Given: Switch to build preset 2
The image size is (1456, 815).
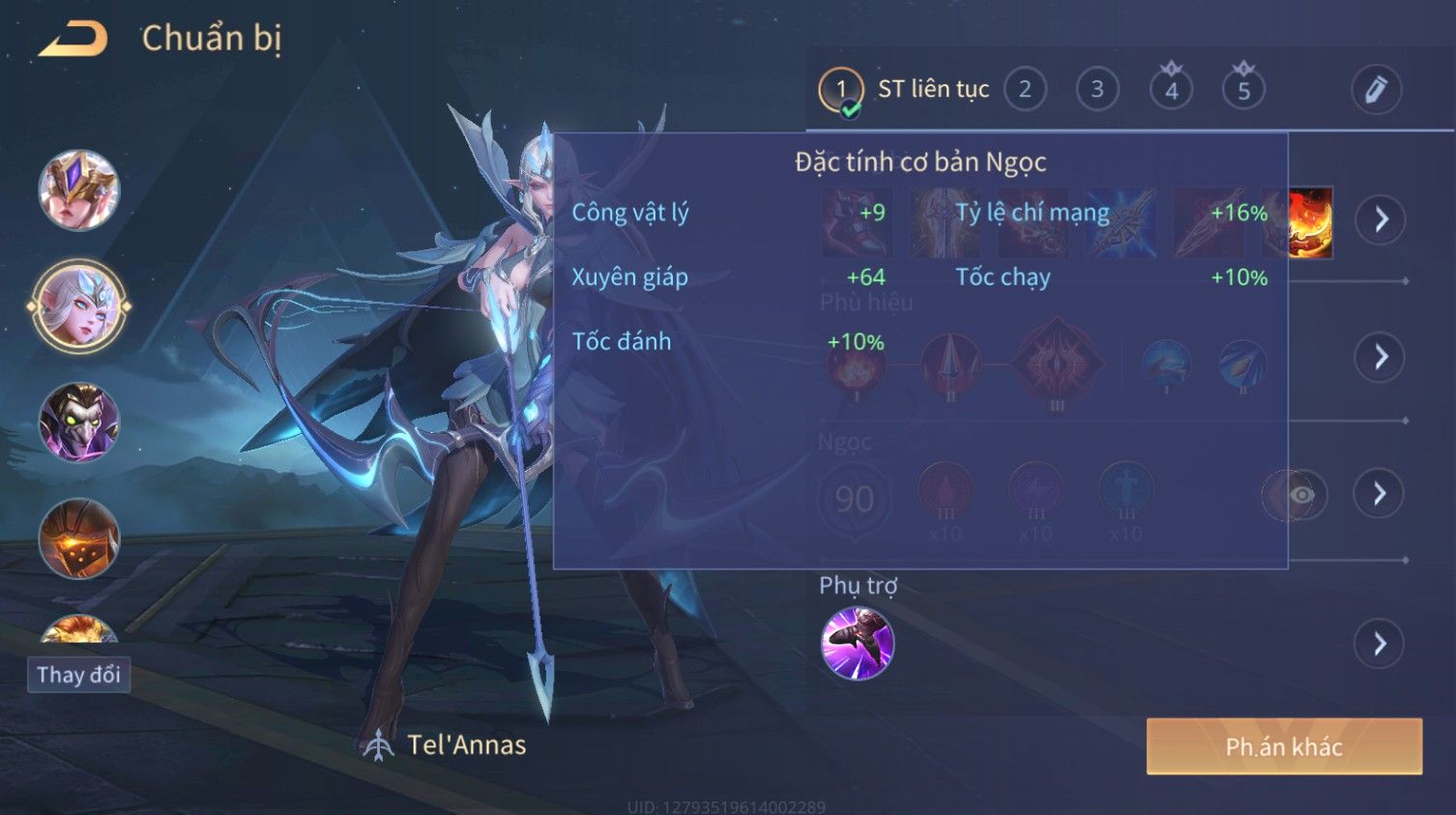Looking at the screenshot, I should pyautogui.click(x=1025, y=90).
